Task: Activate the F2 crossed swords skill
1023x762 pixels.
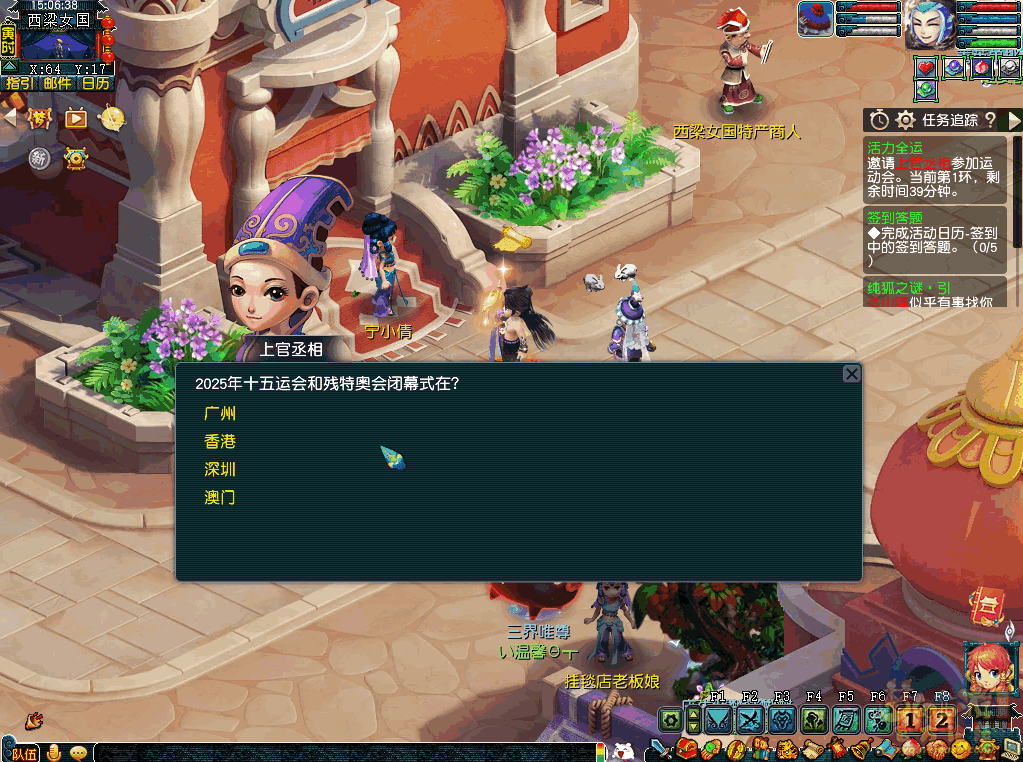Action: tap(750, 720)
